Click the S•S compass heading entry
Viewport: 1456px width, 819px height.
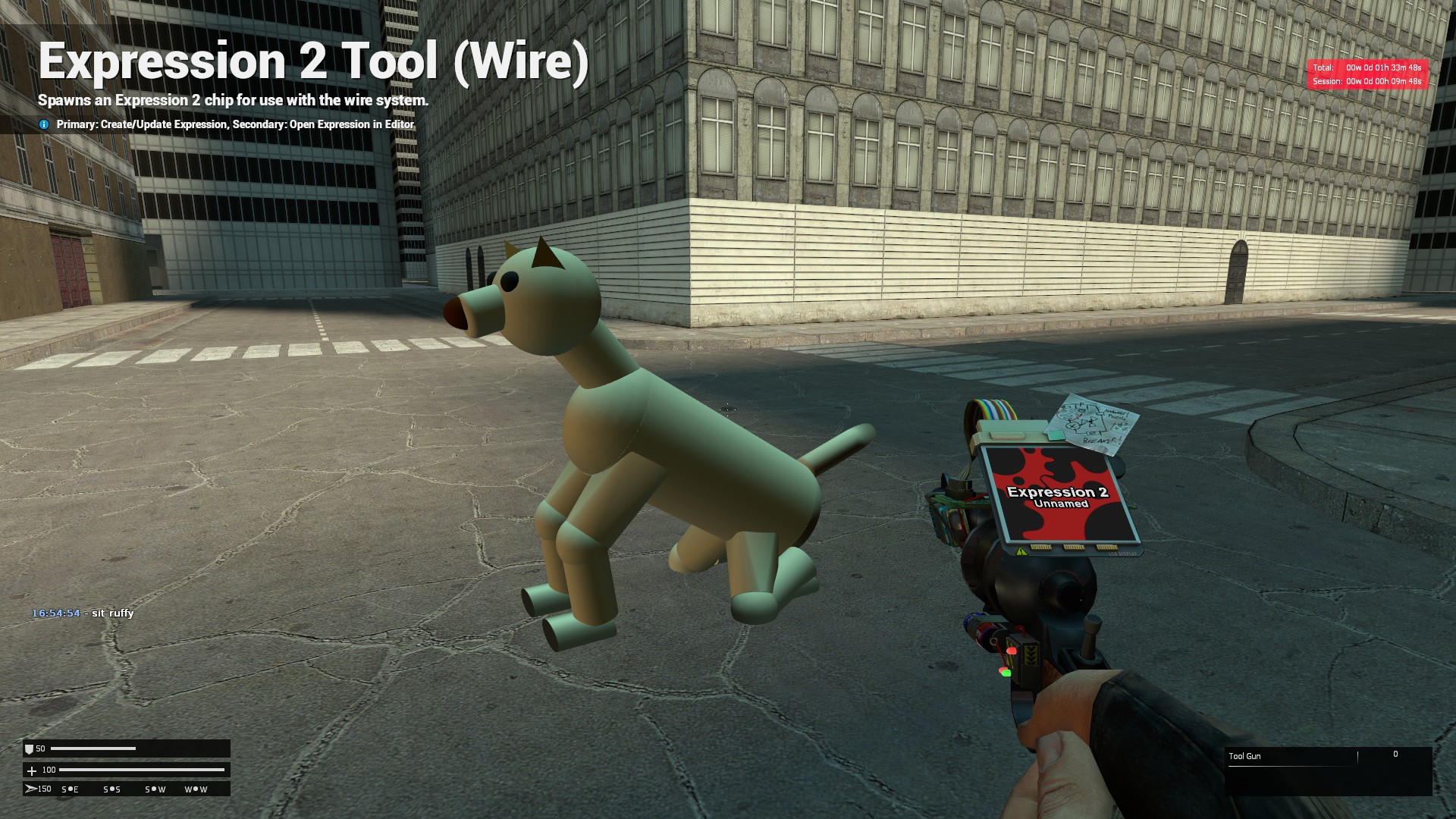point(111,789)
